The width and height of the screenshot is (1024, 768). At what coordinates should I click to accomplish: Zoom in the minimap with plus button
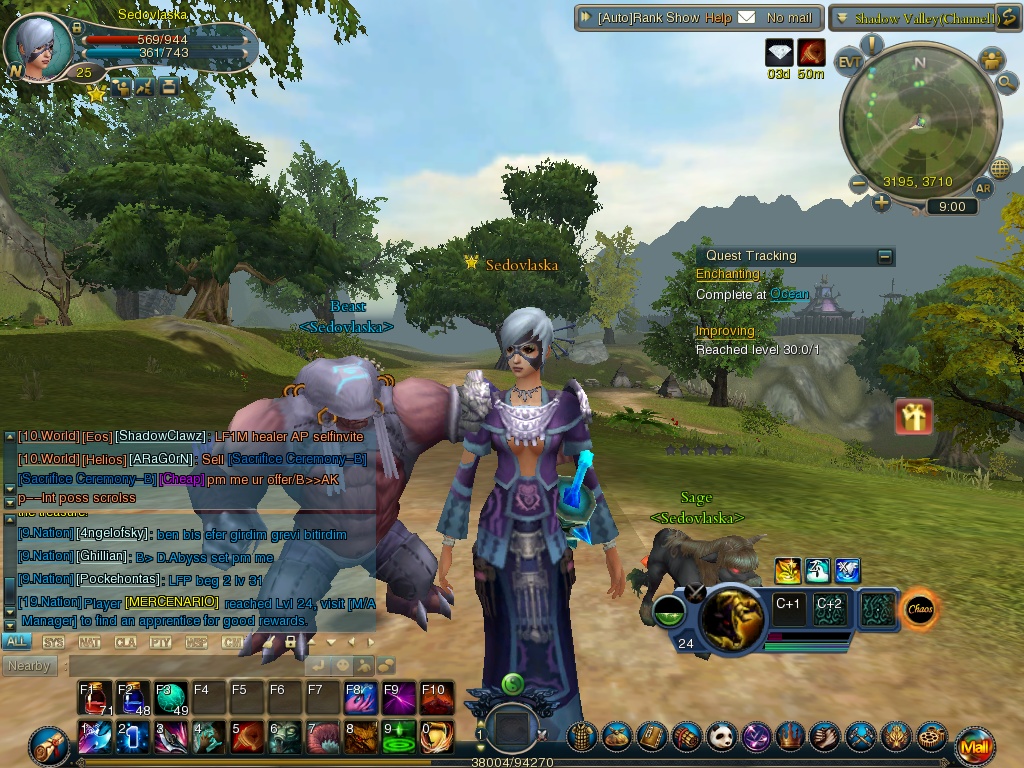tap(881, 203)
